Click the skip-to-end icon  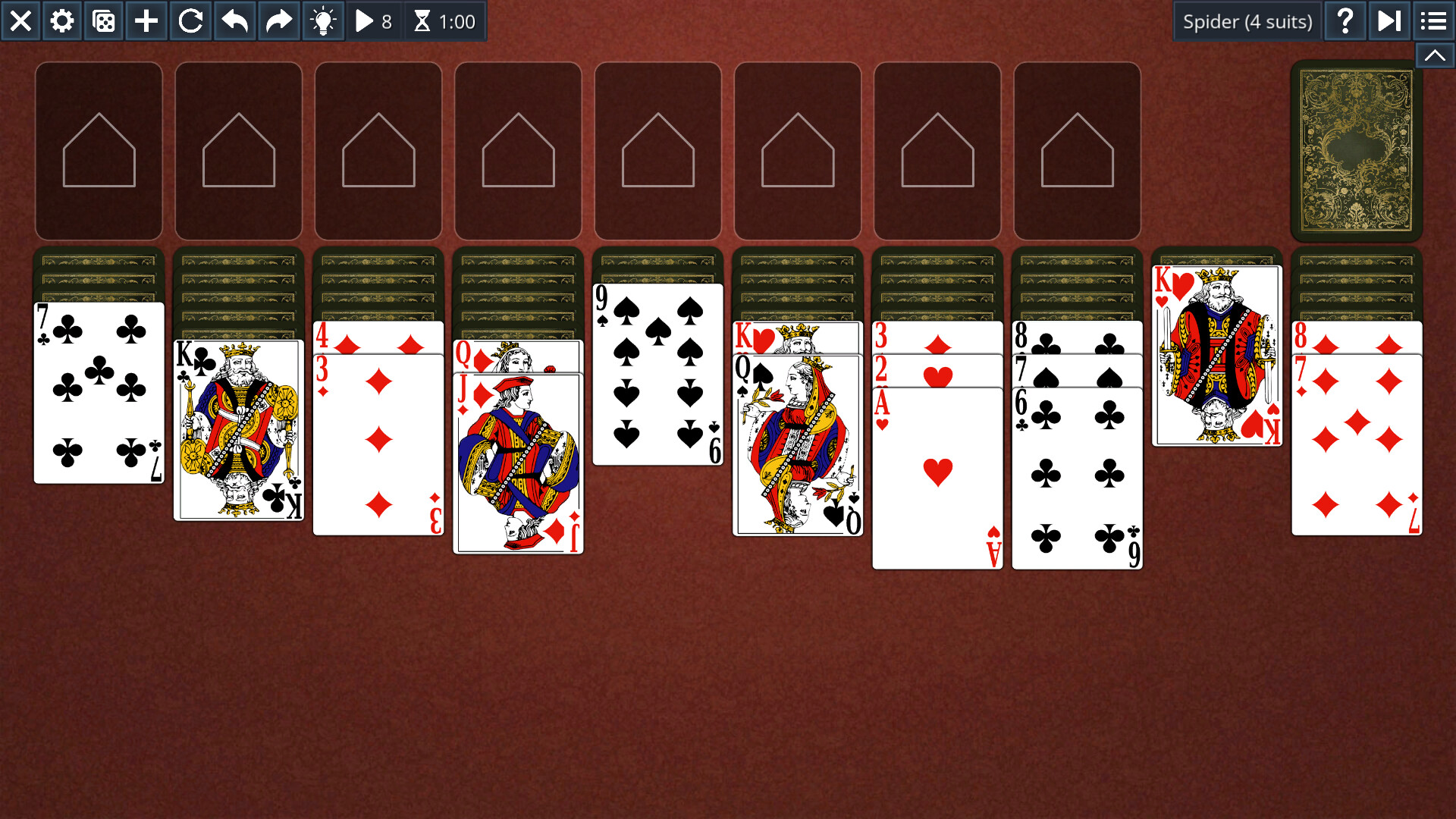pyautogui.click(x=1389, y=21)
